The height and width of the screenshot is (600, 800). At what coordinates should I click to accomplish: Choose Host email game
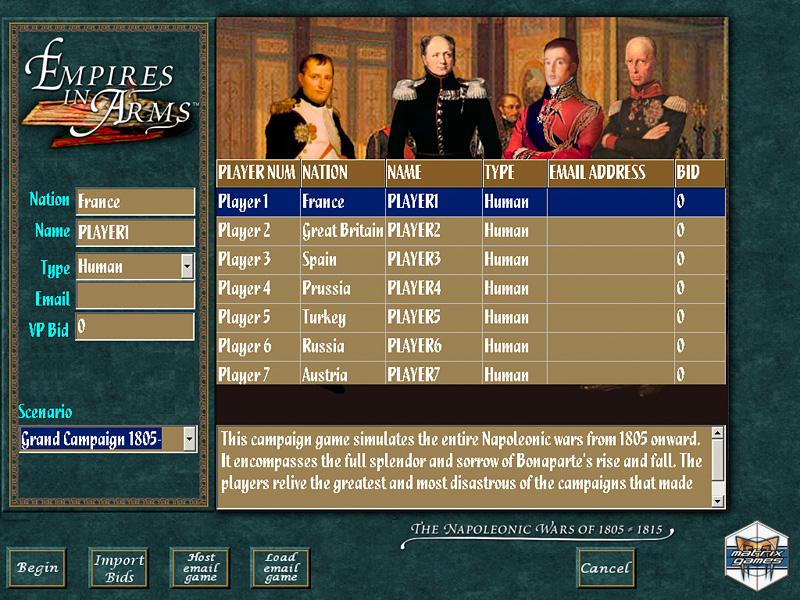click(x=199, y=568)
